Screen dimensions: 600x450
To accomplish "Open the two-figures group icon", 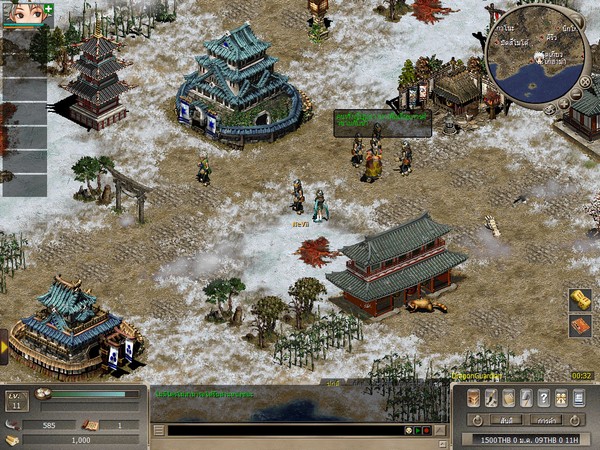I will click(x=561, y=397).
